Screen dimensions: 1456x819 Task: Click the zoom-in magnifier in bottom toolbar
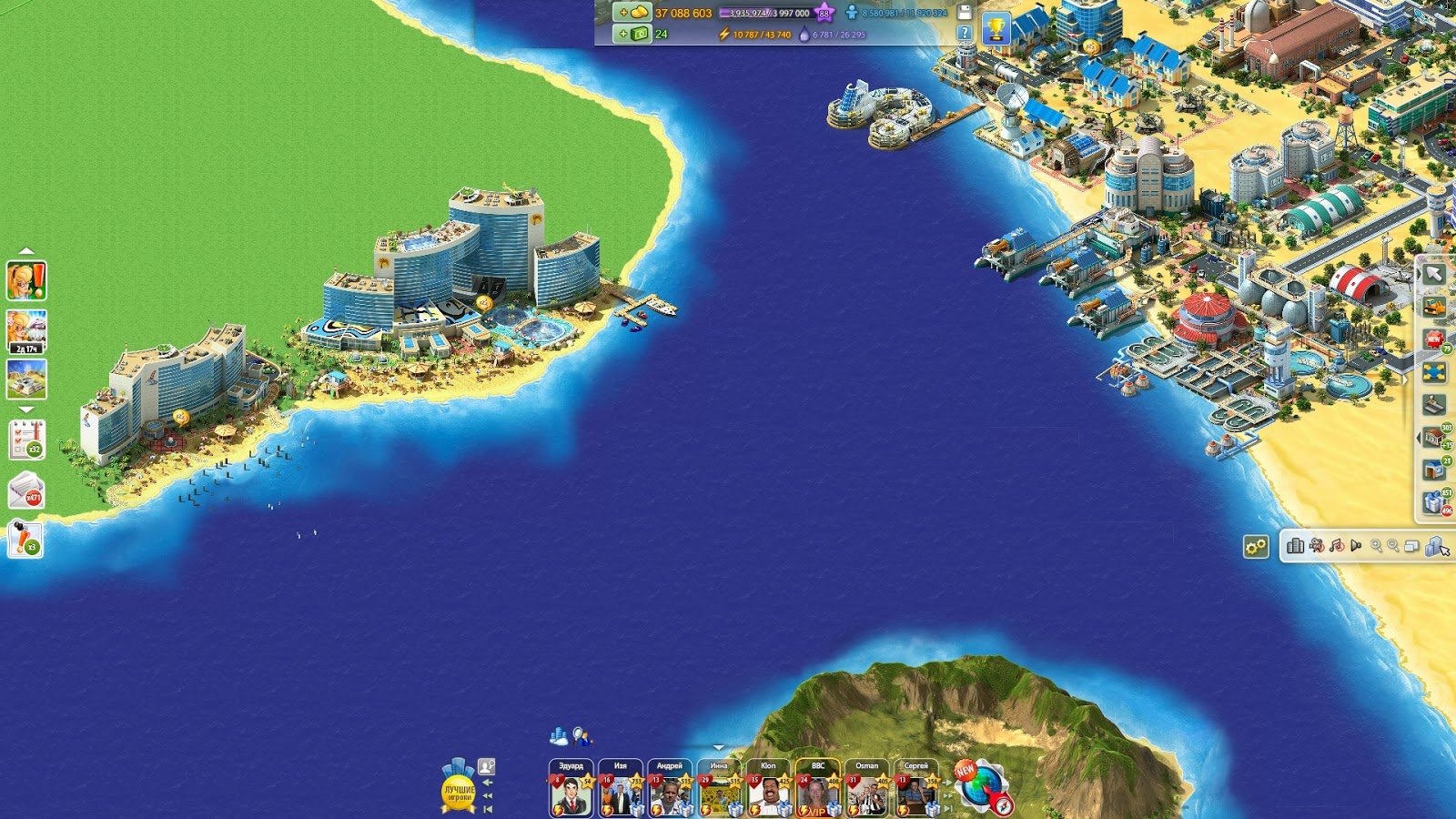tap(1376, 546)
